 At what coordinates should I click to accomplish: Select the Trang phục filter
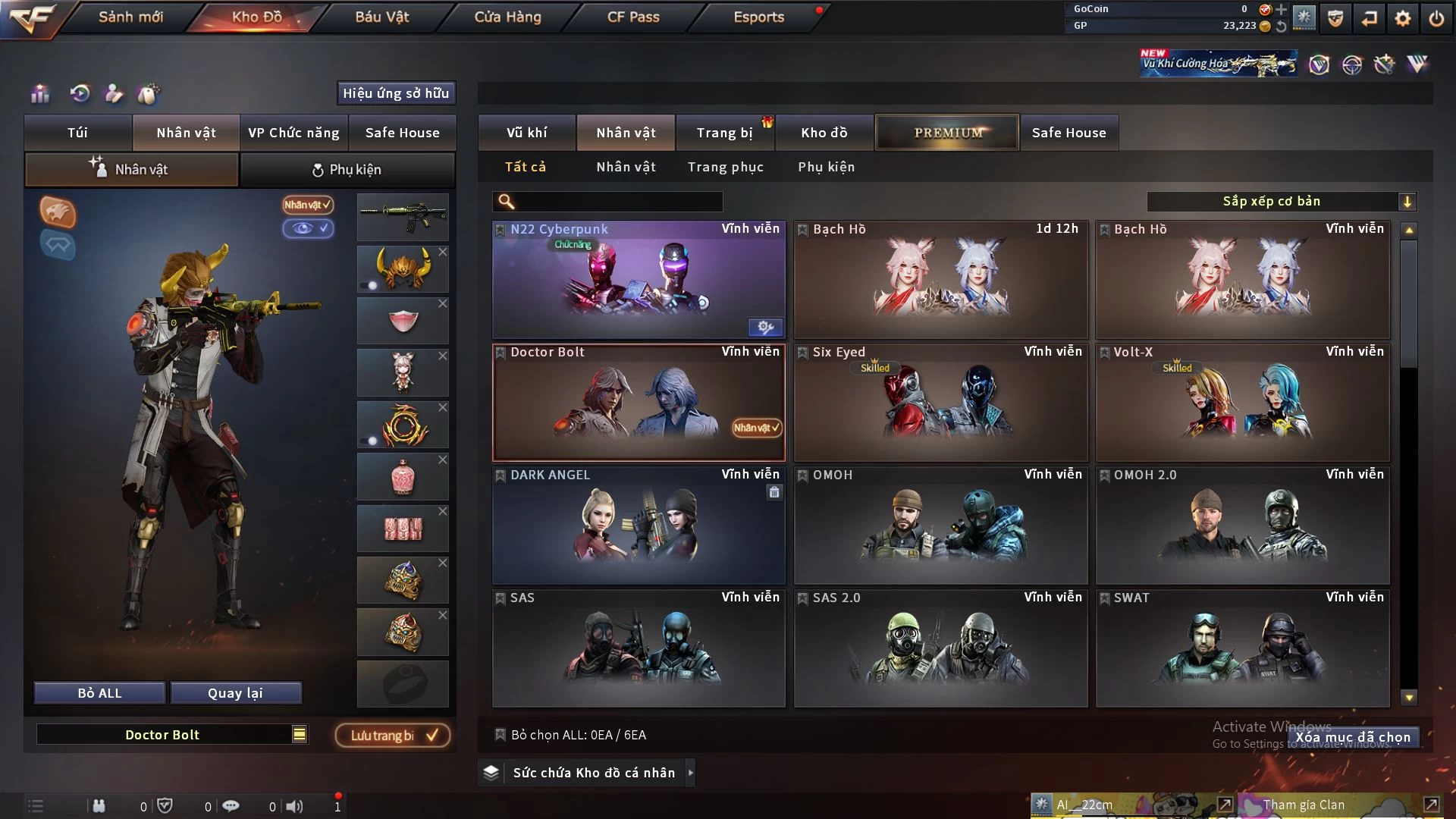tap(726, 167)
